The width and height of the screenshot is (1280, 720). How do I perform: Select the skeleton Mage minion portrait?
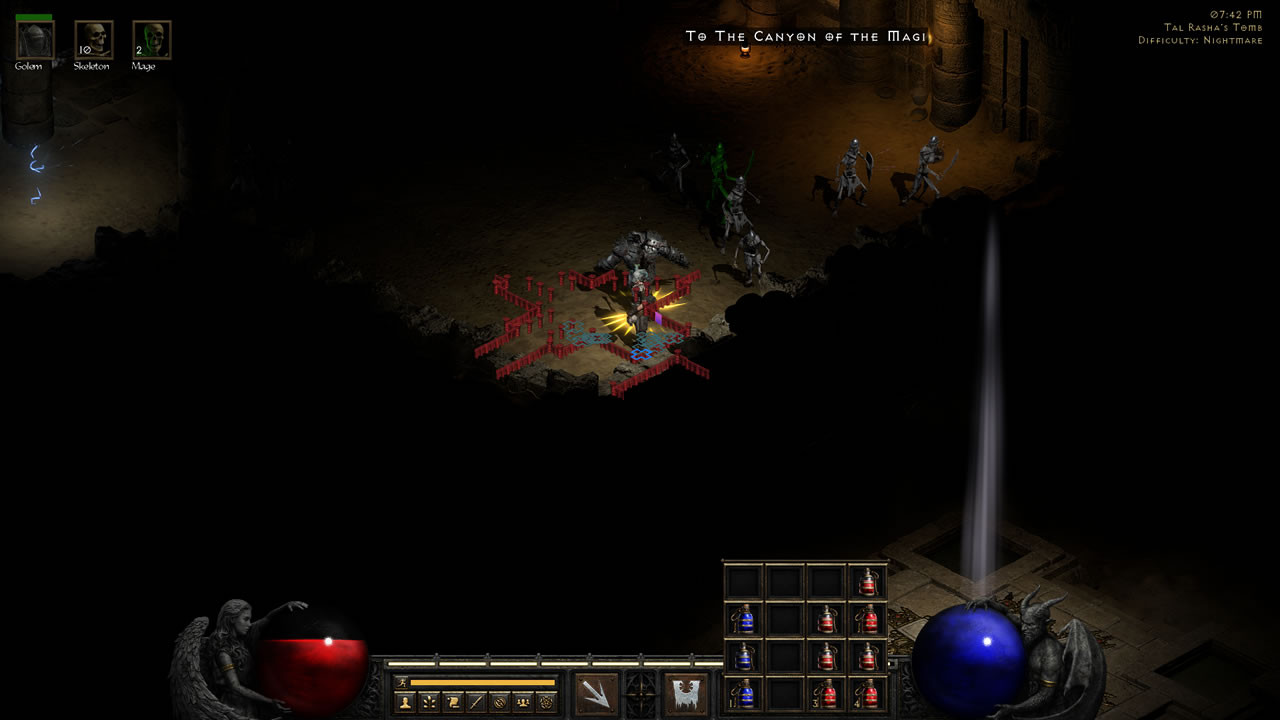(x=151, y=41)
